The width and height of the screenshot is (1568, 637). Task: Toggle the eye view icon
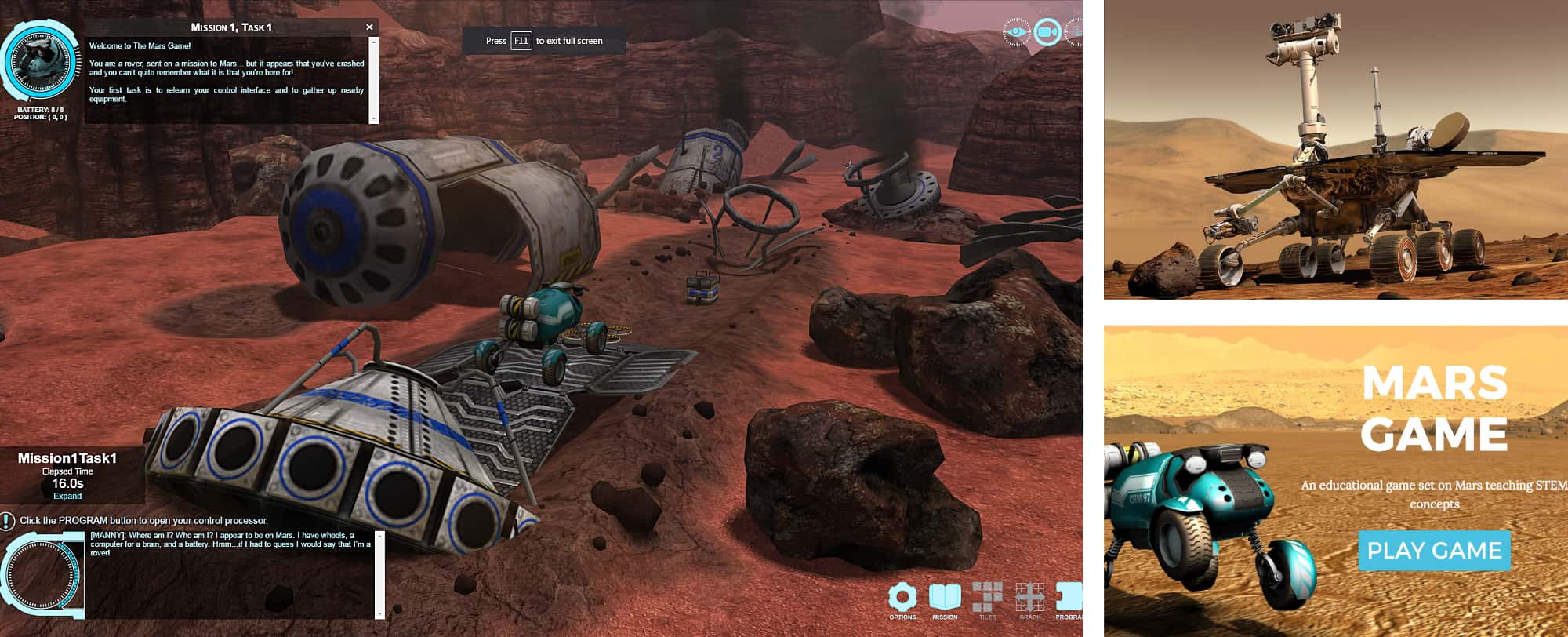pyautogui.click(x=1016, y=32)
